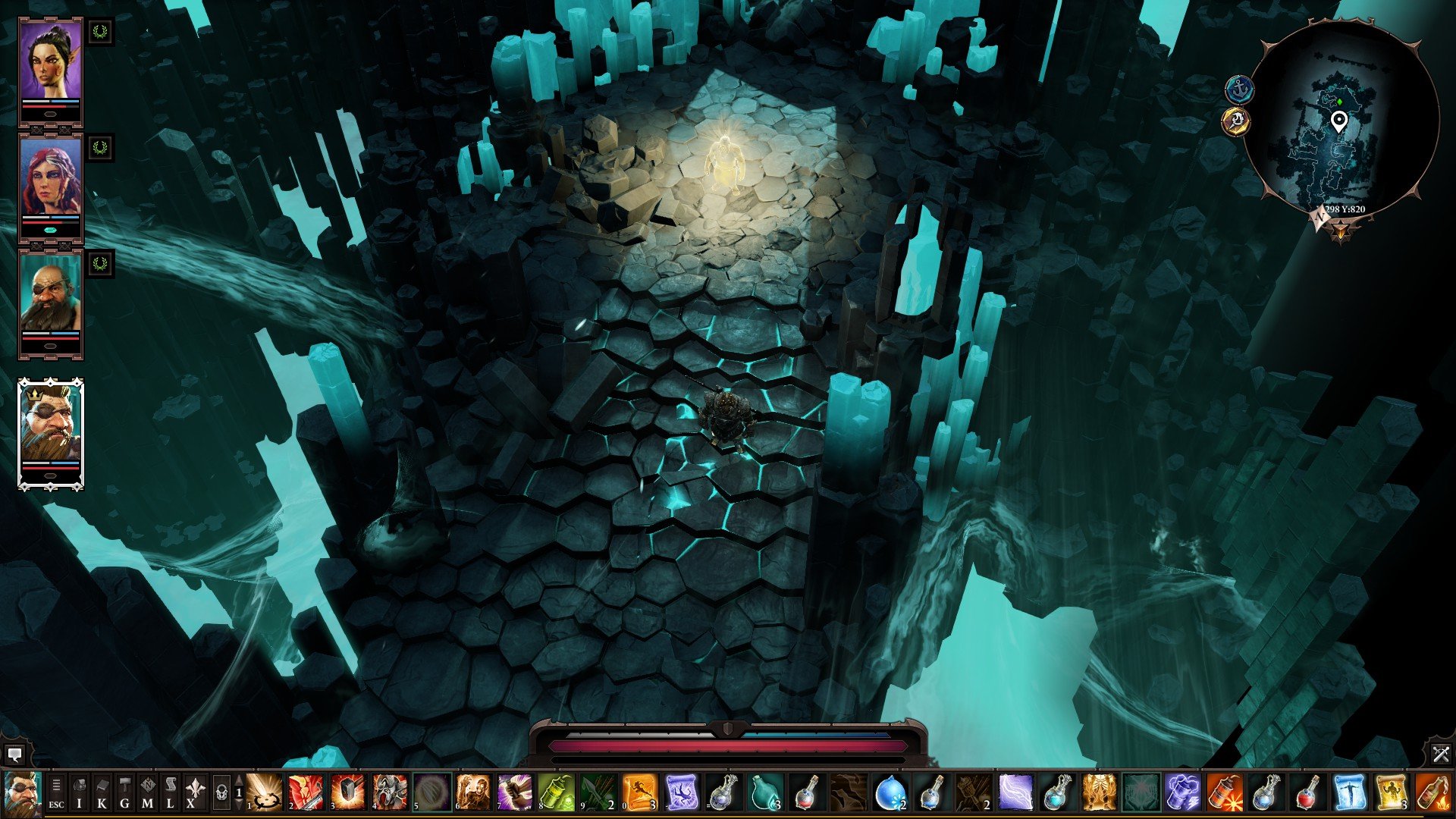Open the inventory with the I button
The width and height of the screenshot is (1456, 819).
click(x=80, y=792)
